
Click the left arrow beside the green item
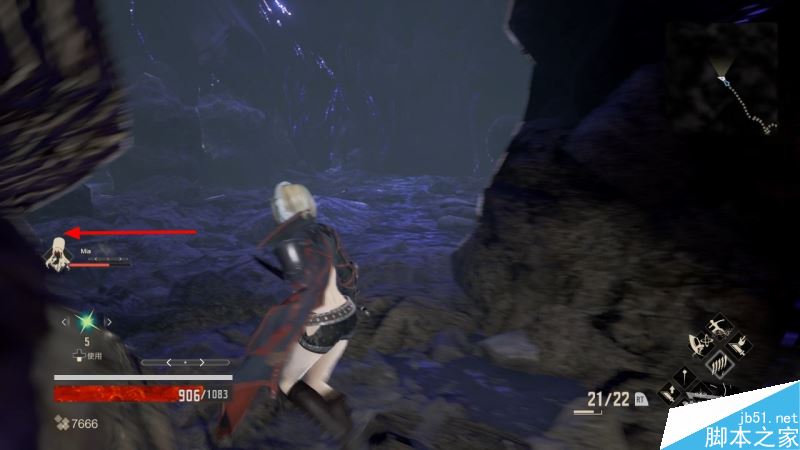pos(66,321)
